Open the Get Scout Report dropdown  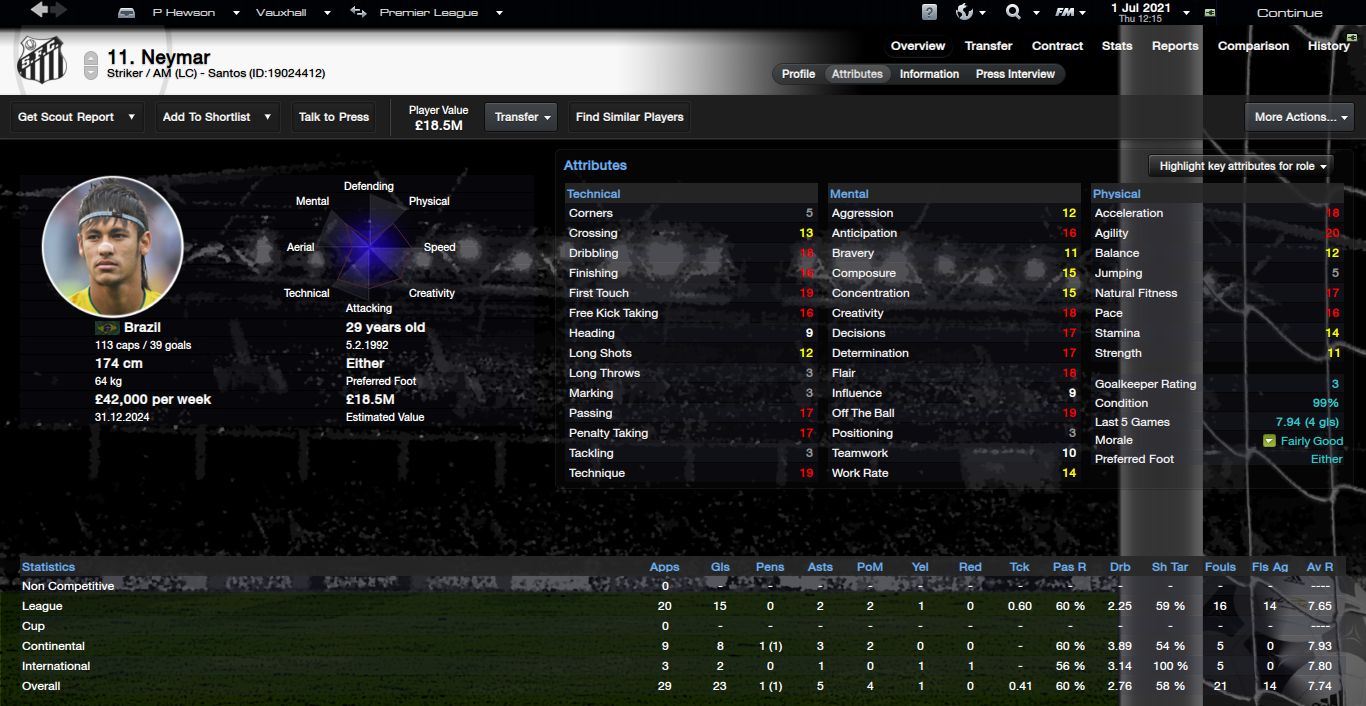(78, 117)
